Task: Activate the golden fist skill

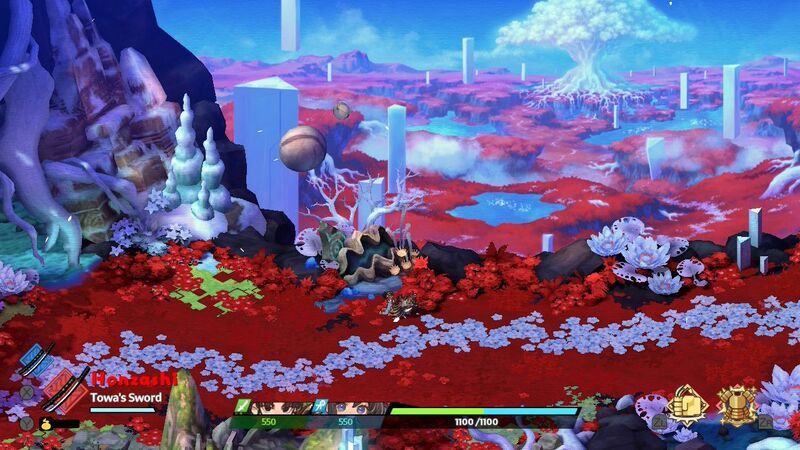Action: tap(688, 404)
